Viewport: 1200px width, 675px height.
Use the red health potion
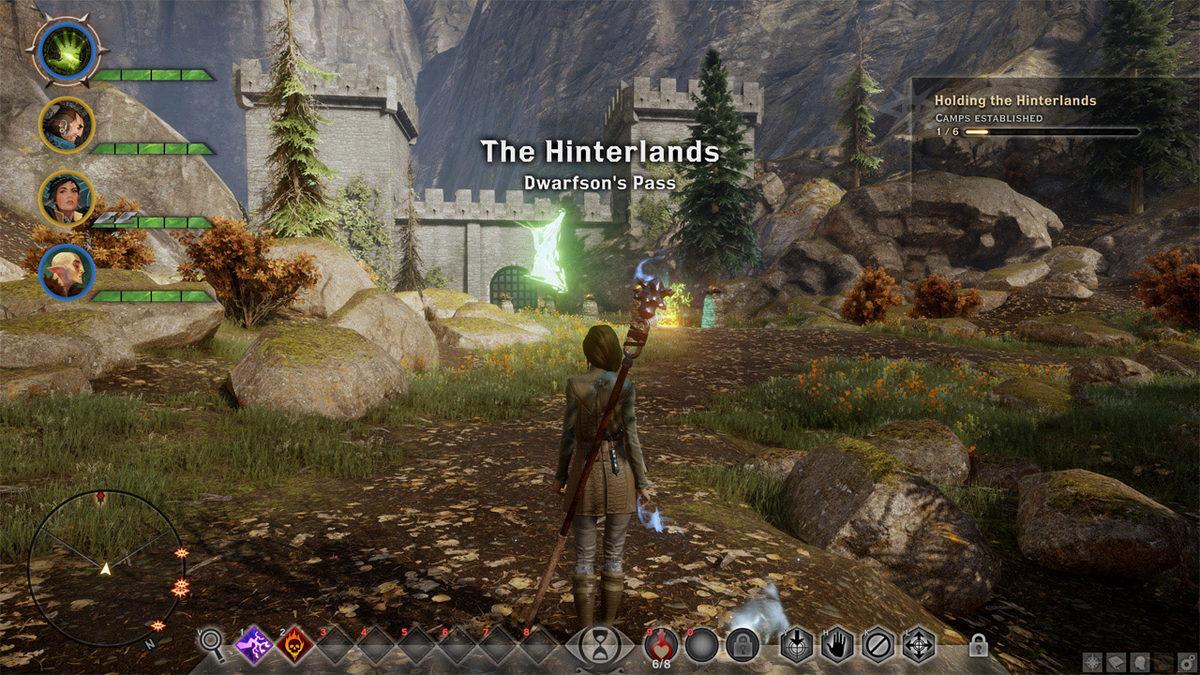coord(662,643)
